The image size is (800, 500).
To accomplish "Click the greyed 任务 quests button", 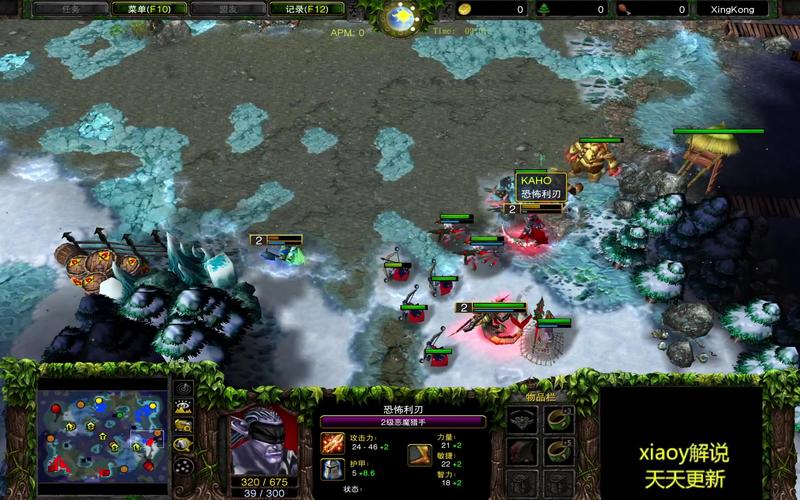I will [x=71, y=9].
